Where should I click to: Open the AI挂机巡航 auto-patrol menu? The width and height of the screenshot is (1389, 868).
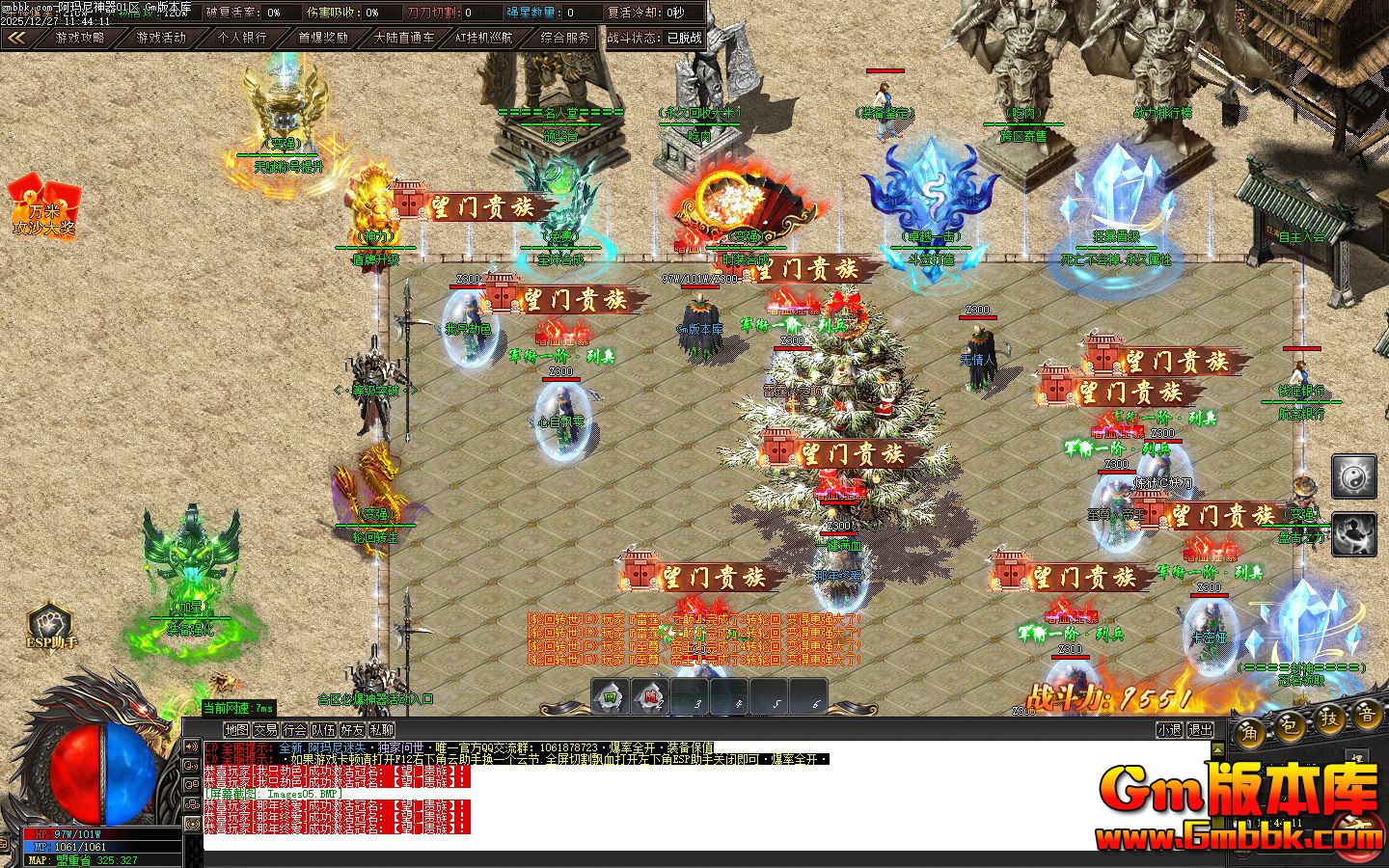483,38
